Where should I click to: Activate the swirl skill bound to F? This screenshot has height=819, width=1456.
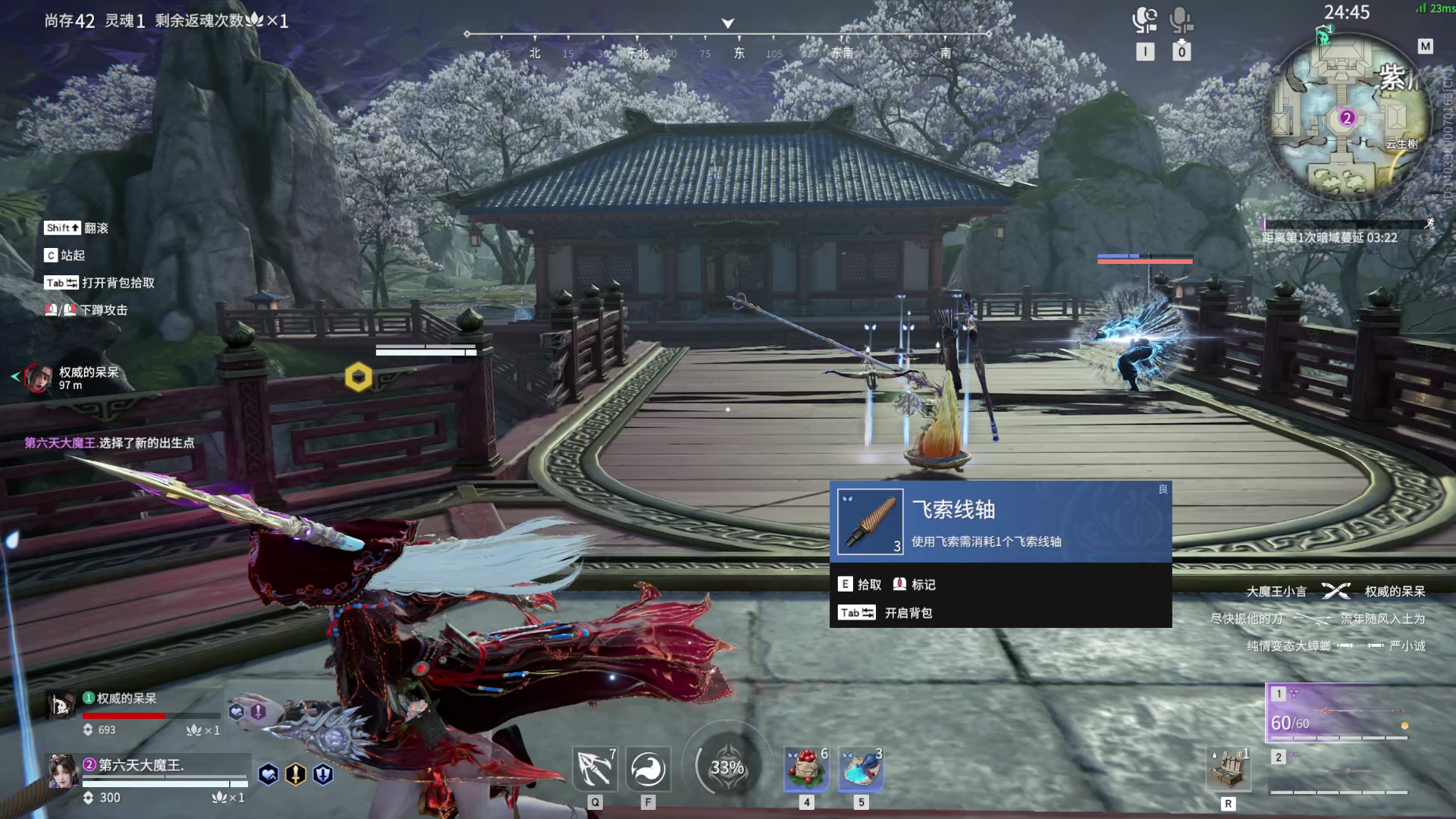click(x=647, y=769)
